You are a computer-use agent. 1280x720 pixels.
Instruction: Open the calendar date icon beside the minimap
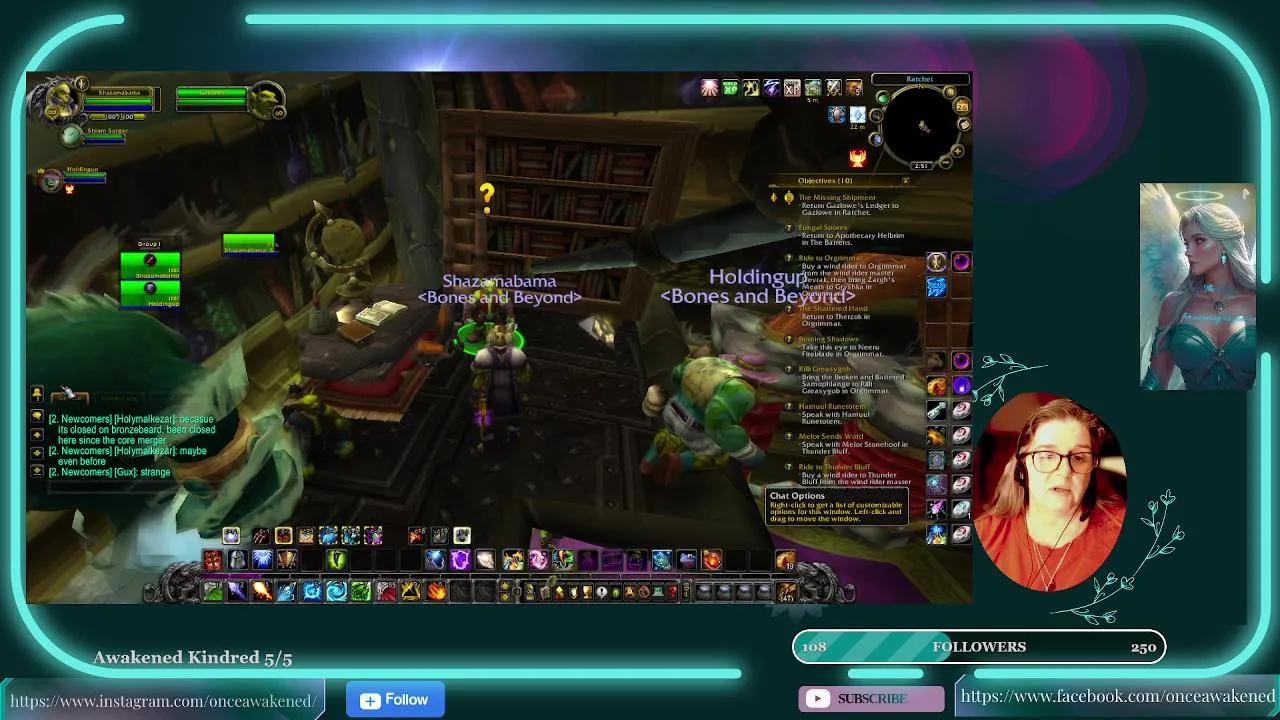(x=962, y=108)
